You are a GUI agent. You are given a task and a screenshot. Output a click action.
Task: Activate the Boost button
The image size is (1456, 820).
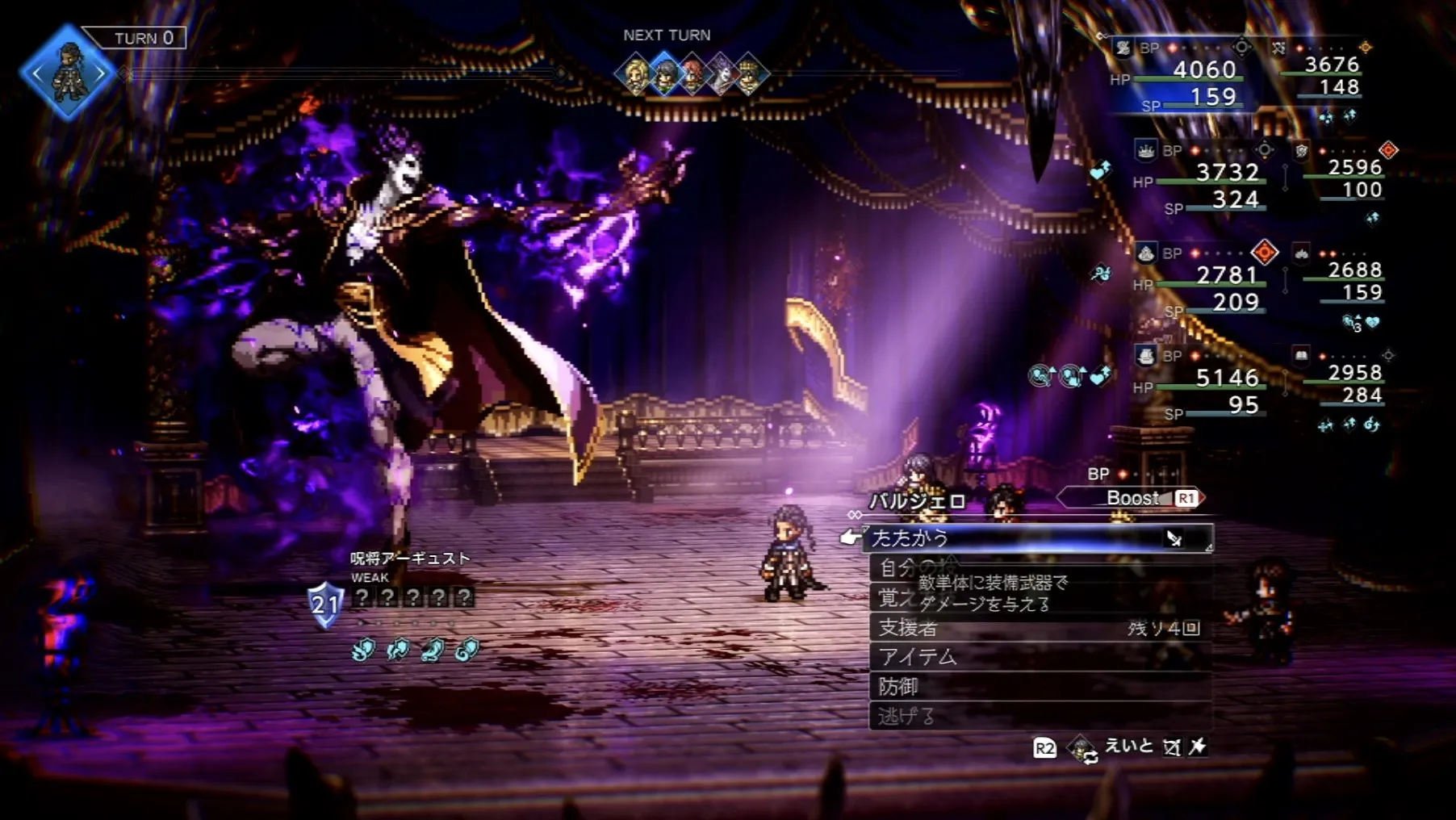(x=1132, y=498)
